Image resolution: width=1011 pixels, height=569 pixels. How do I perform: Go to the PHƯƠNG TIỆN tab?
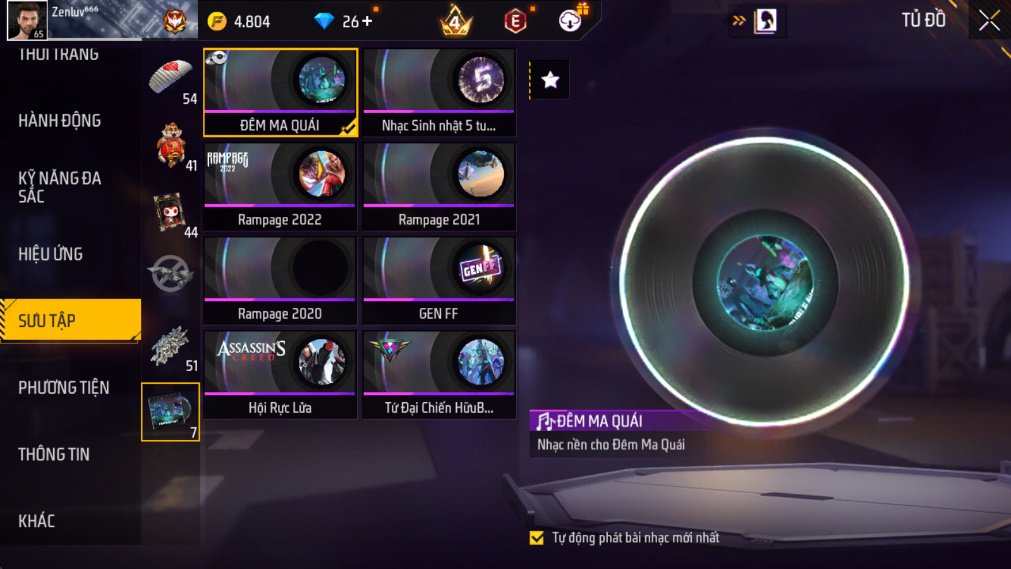(x=64, y=387)
